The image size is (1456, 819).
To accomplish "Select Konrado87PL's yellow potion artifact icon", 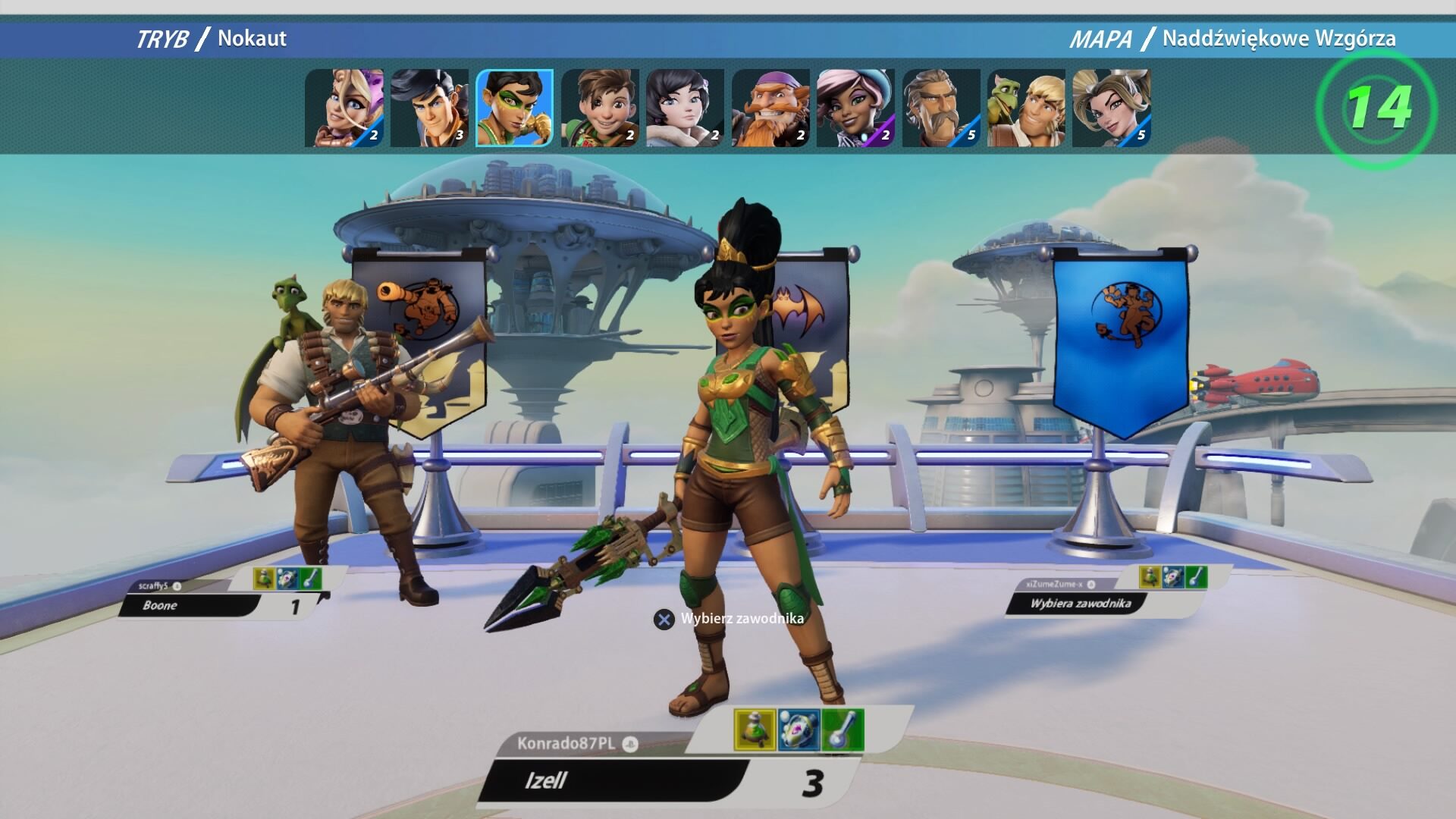I will pos(755,730).
